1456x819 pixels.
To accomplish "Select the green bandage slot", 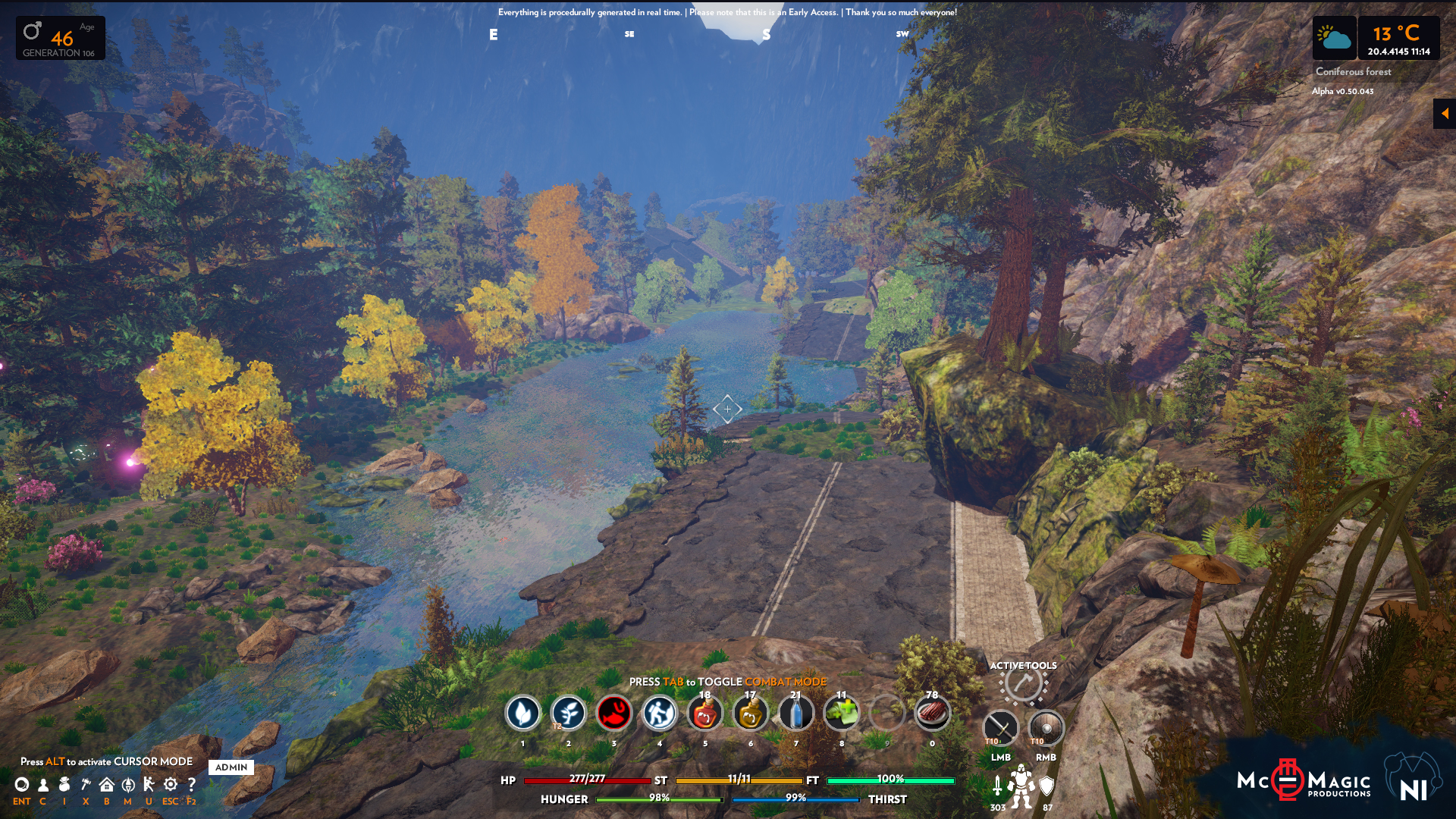I will 841,714.
